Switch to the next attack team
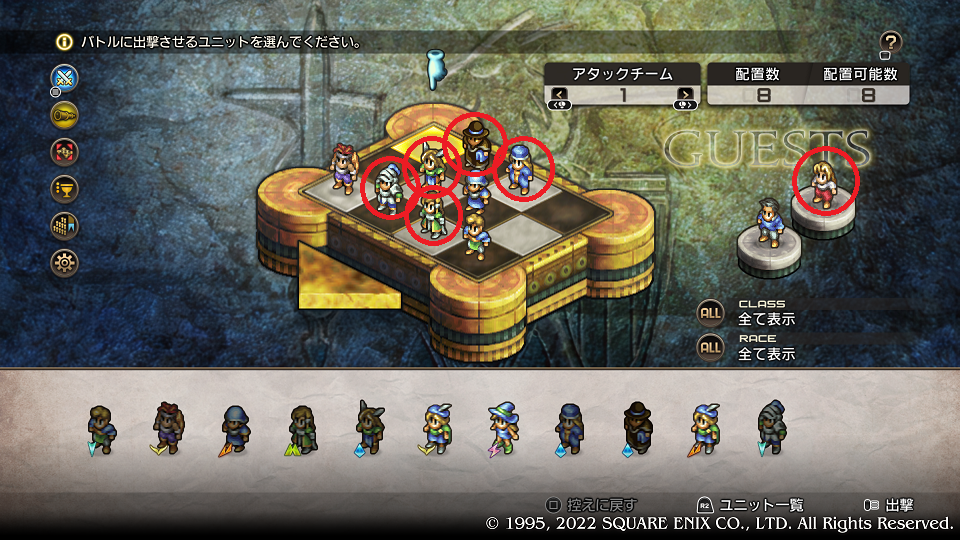960x540 pixels. pos(685,96)
